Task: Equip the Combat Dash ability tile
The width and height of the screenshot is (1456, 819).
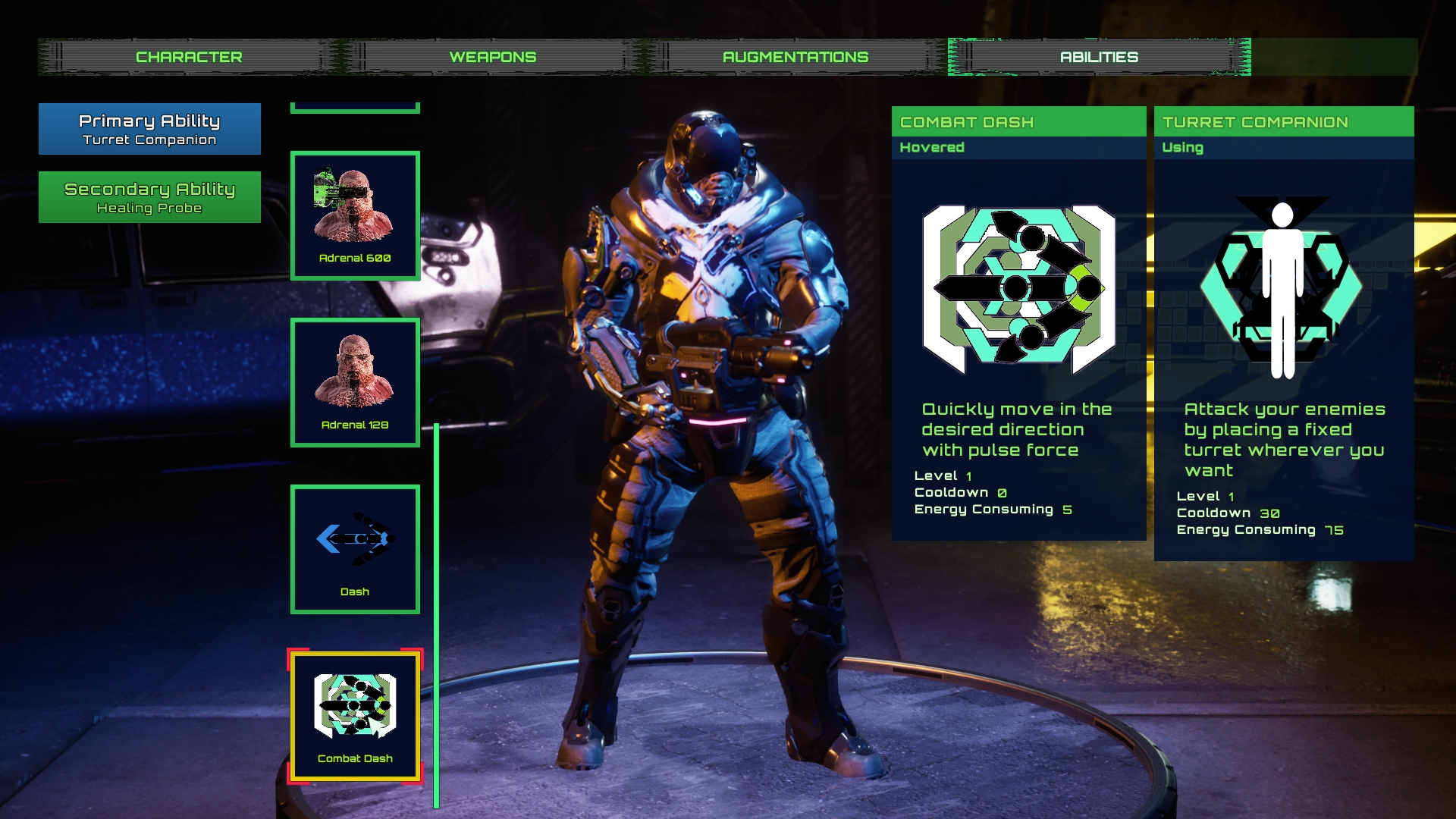Action: point(355,717)
